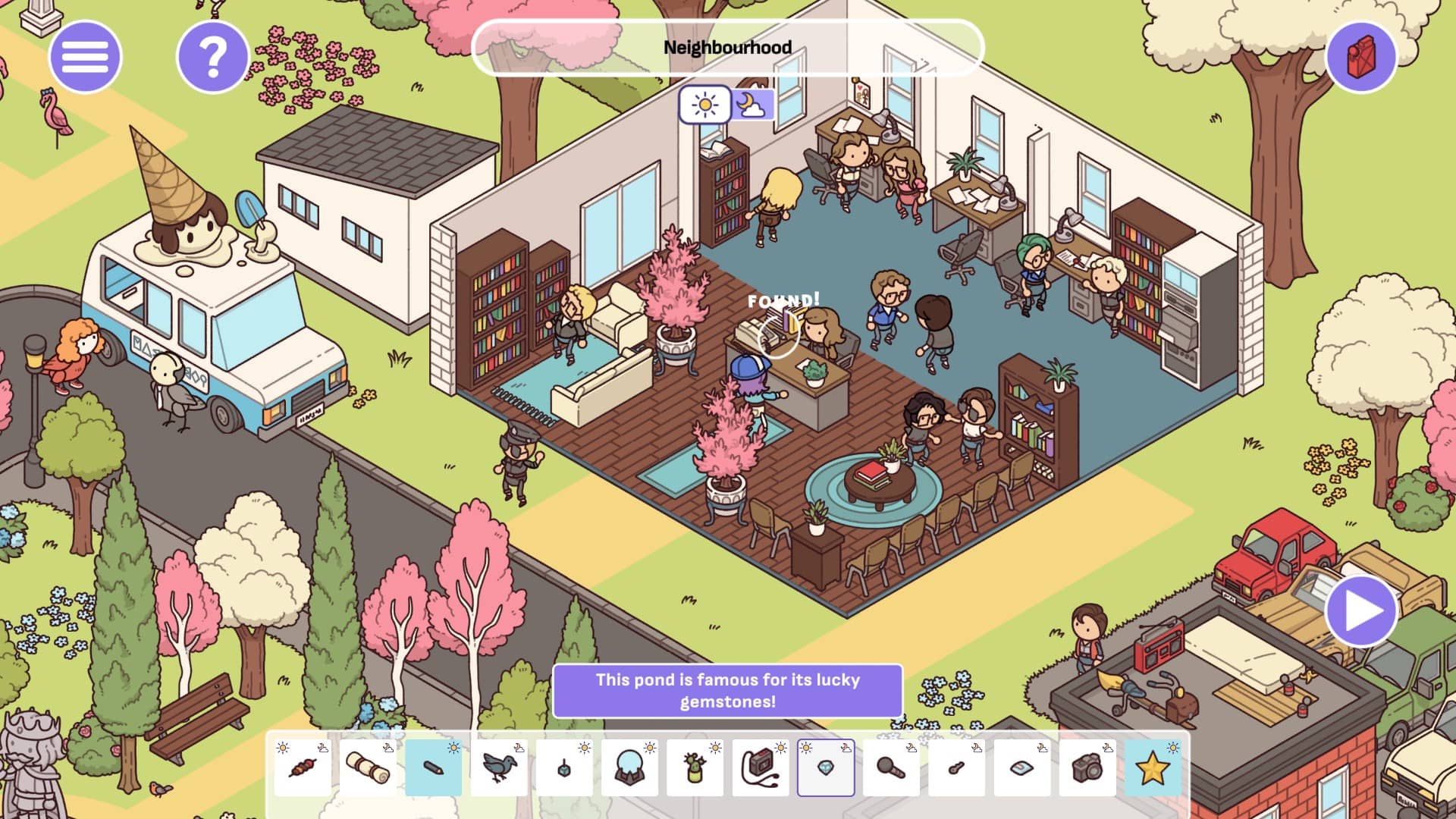Select the brown camera item slot

[1087, 767]
